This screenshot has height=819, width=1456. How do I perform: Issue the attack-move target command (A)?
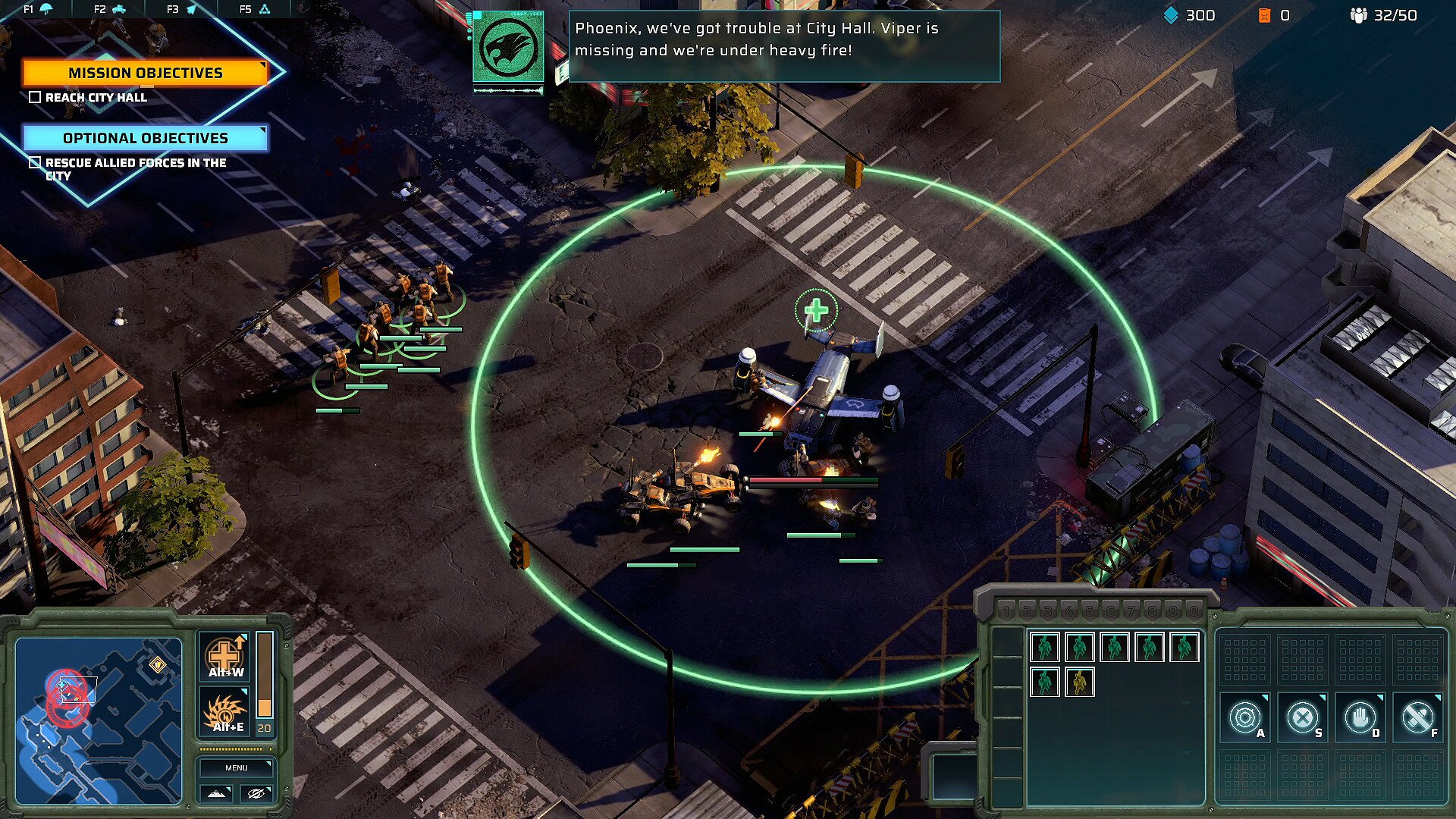(x=1245, y=717)
